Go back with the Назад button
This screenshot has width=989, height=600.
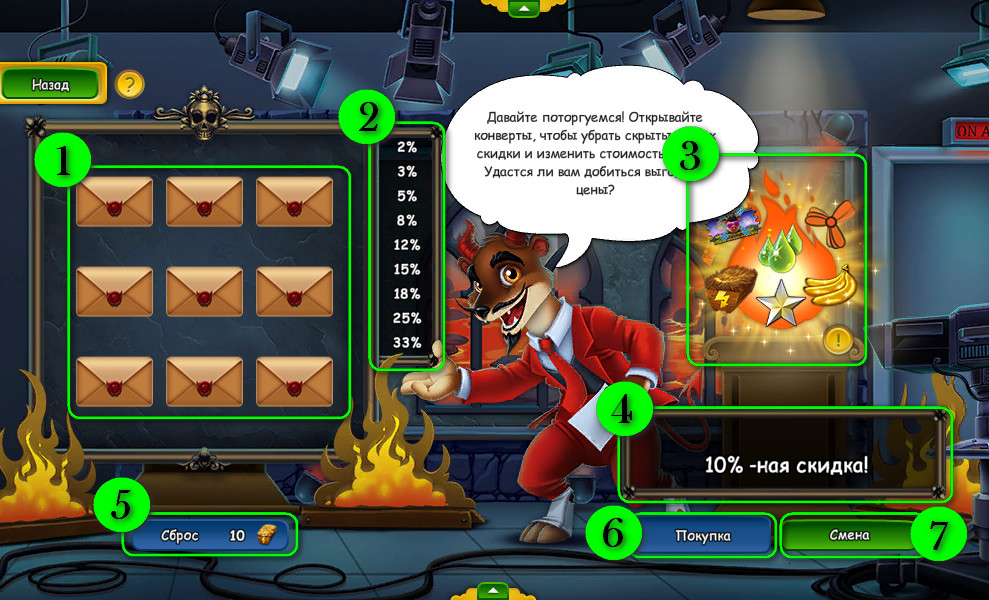52,85
